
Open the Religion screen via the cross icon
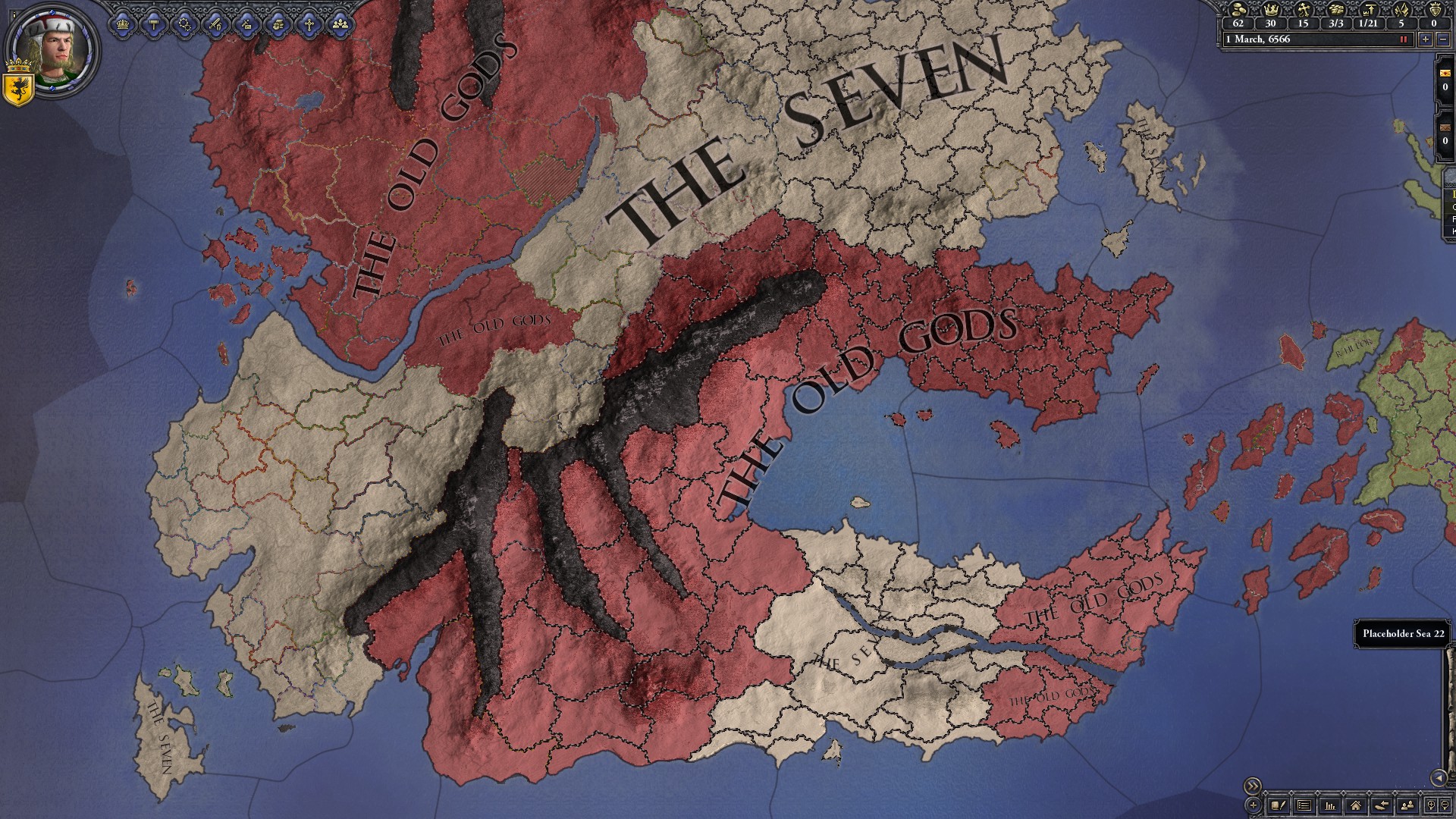(307, 24)
